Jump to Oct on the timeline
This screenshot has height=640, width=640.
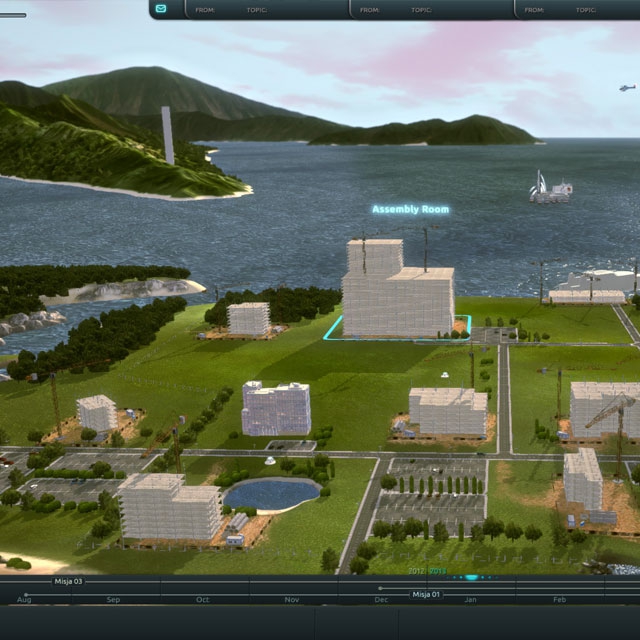point(202,599)
